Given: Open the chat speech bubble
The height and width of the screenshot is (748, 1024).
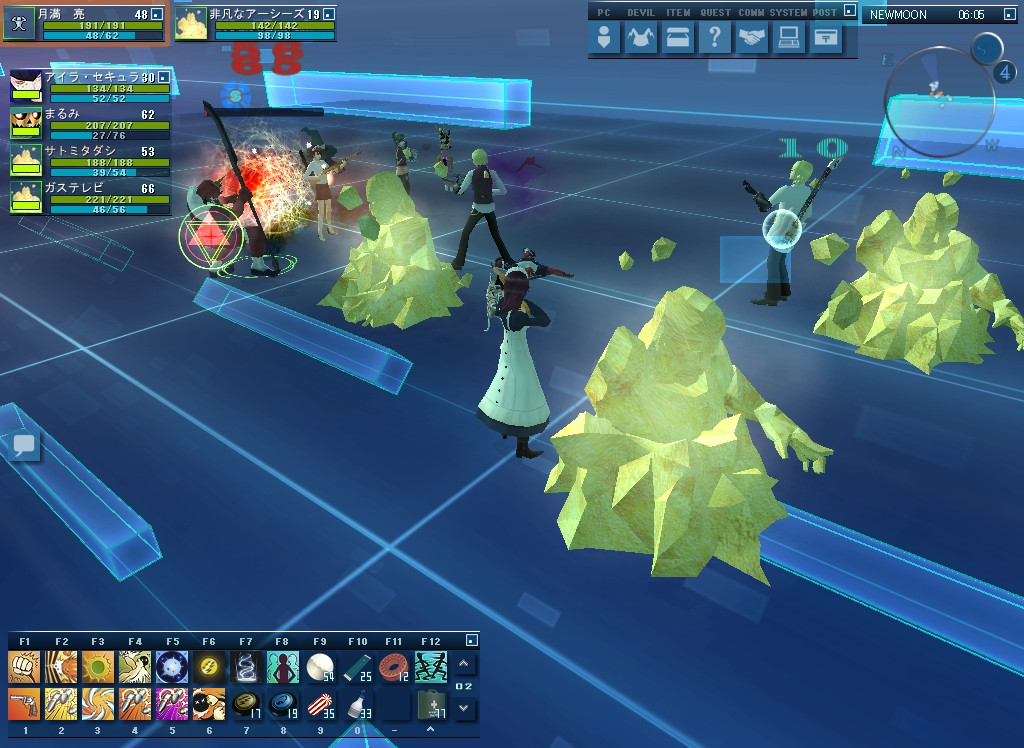Looking at the screenshot, I should pos(25,446).
